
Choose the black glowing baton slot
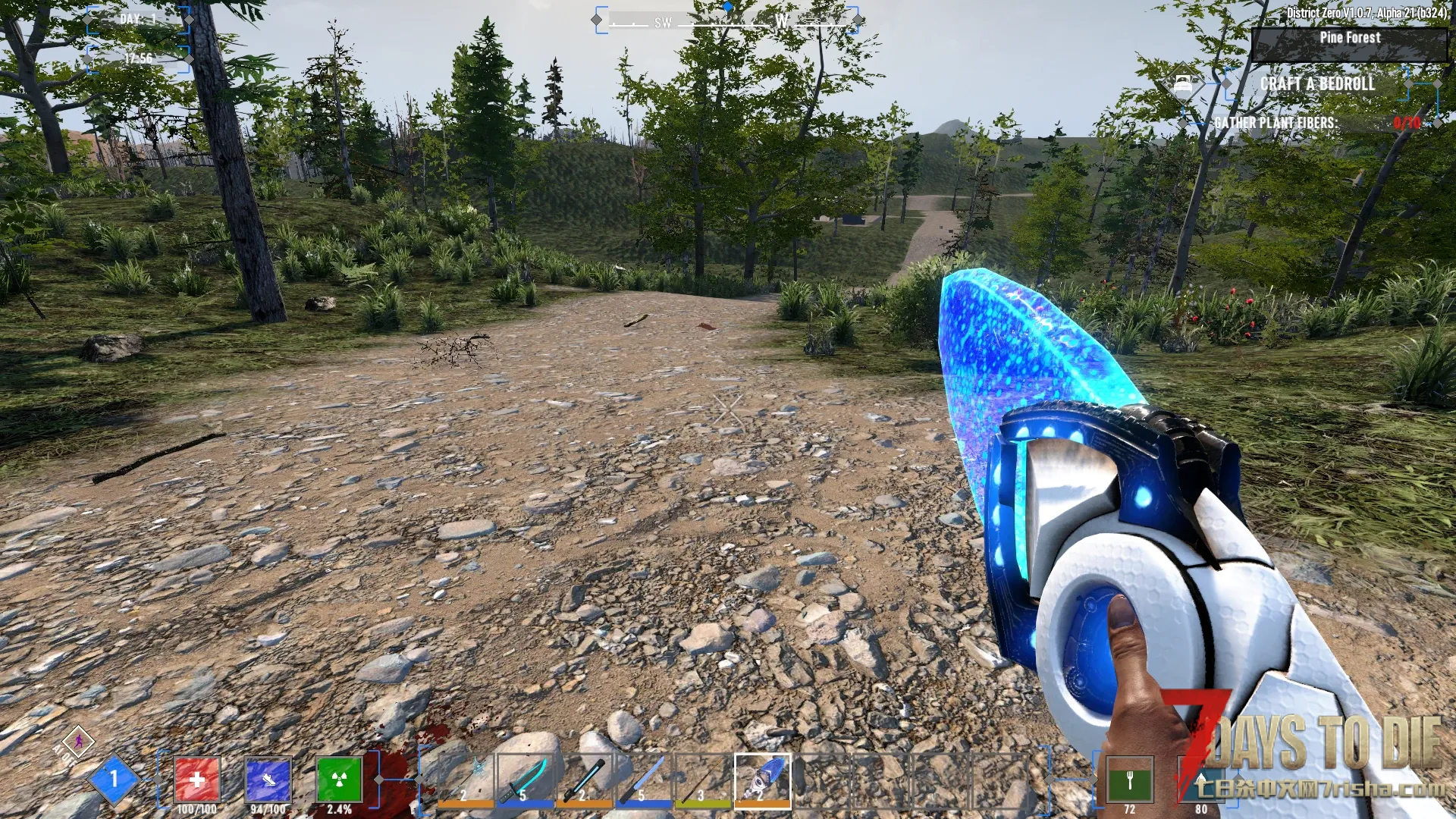pos(584,778)
